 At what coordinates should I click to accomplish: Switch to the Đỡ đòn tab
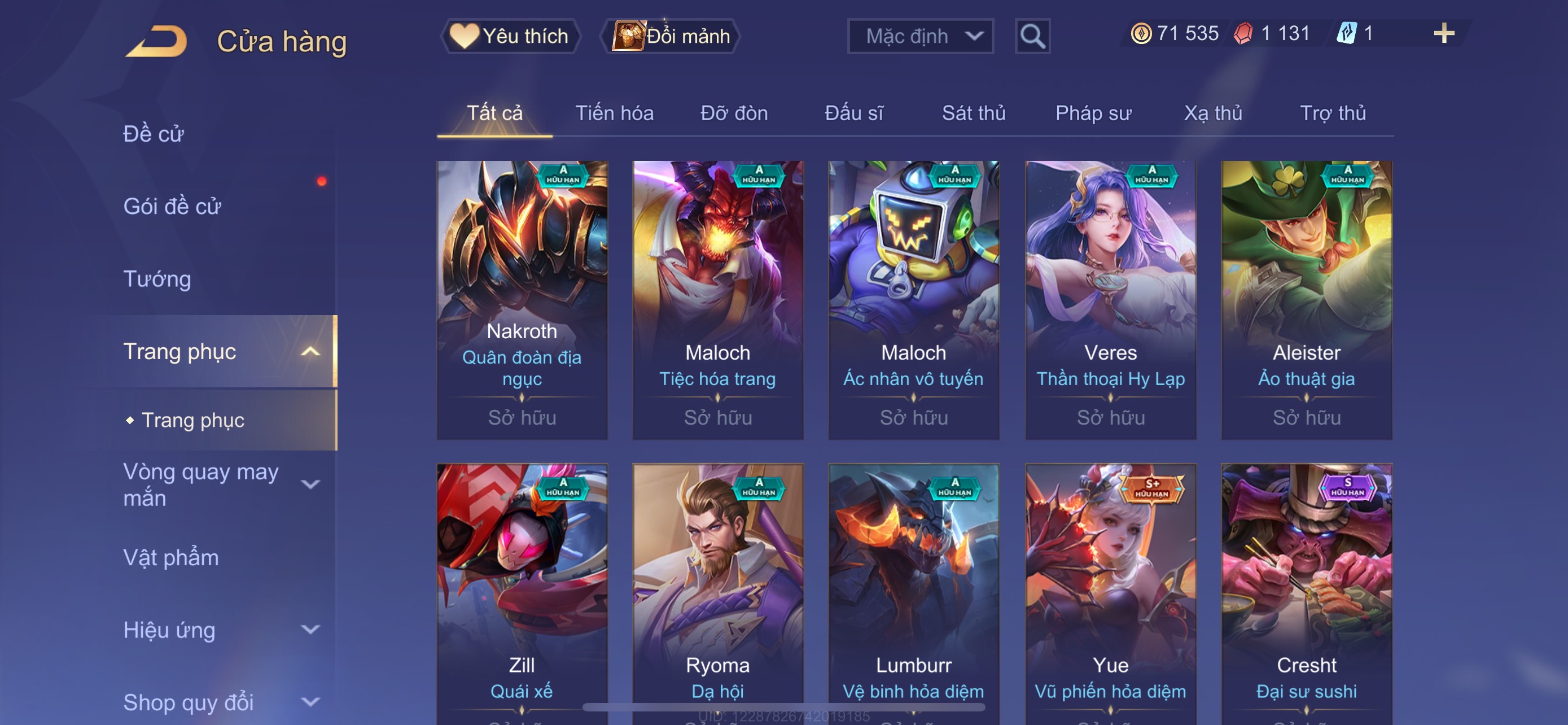pos(734,113)
